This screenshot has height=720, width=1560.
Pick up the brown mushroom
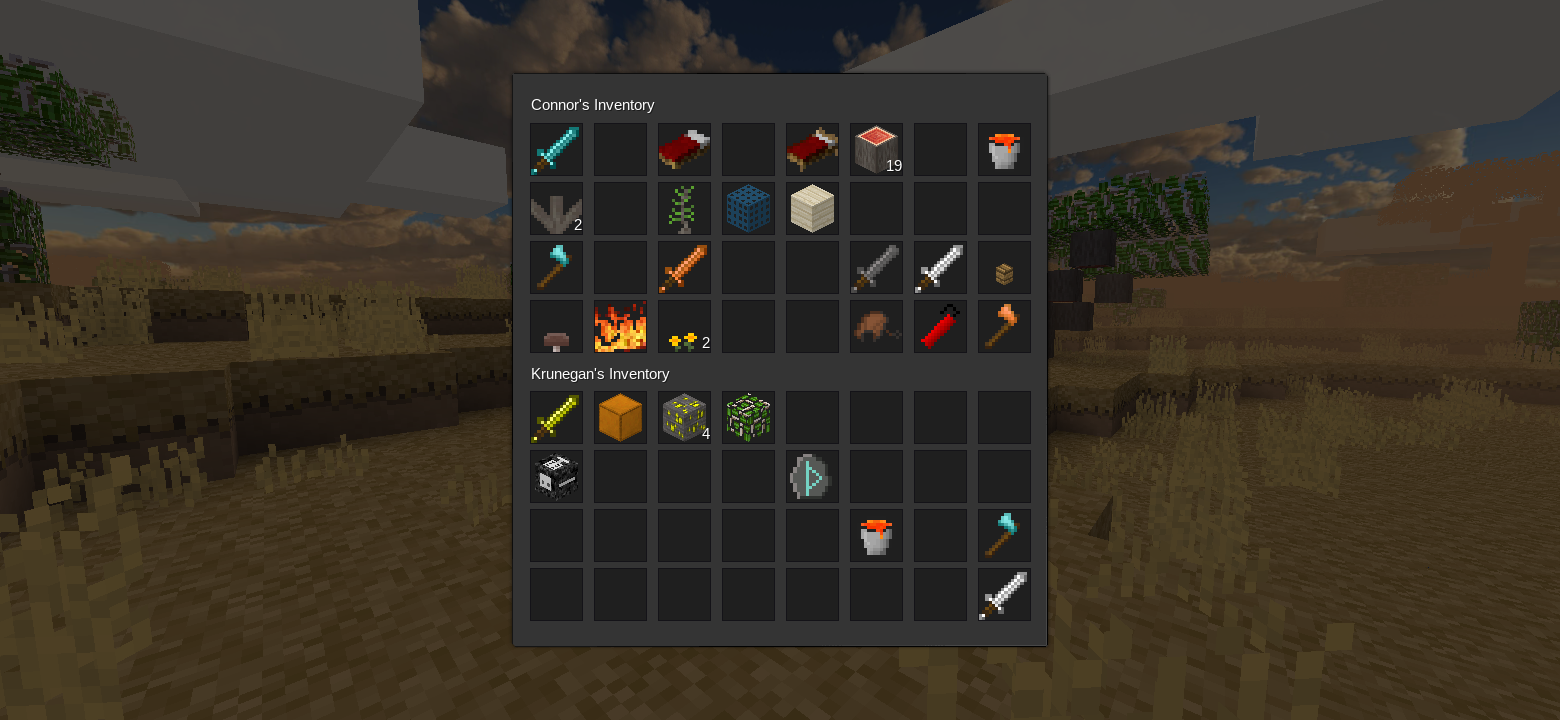pyautogui.click(x=556, y=327)
